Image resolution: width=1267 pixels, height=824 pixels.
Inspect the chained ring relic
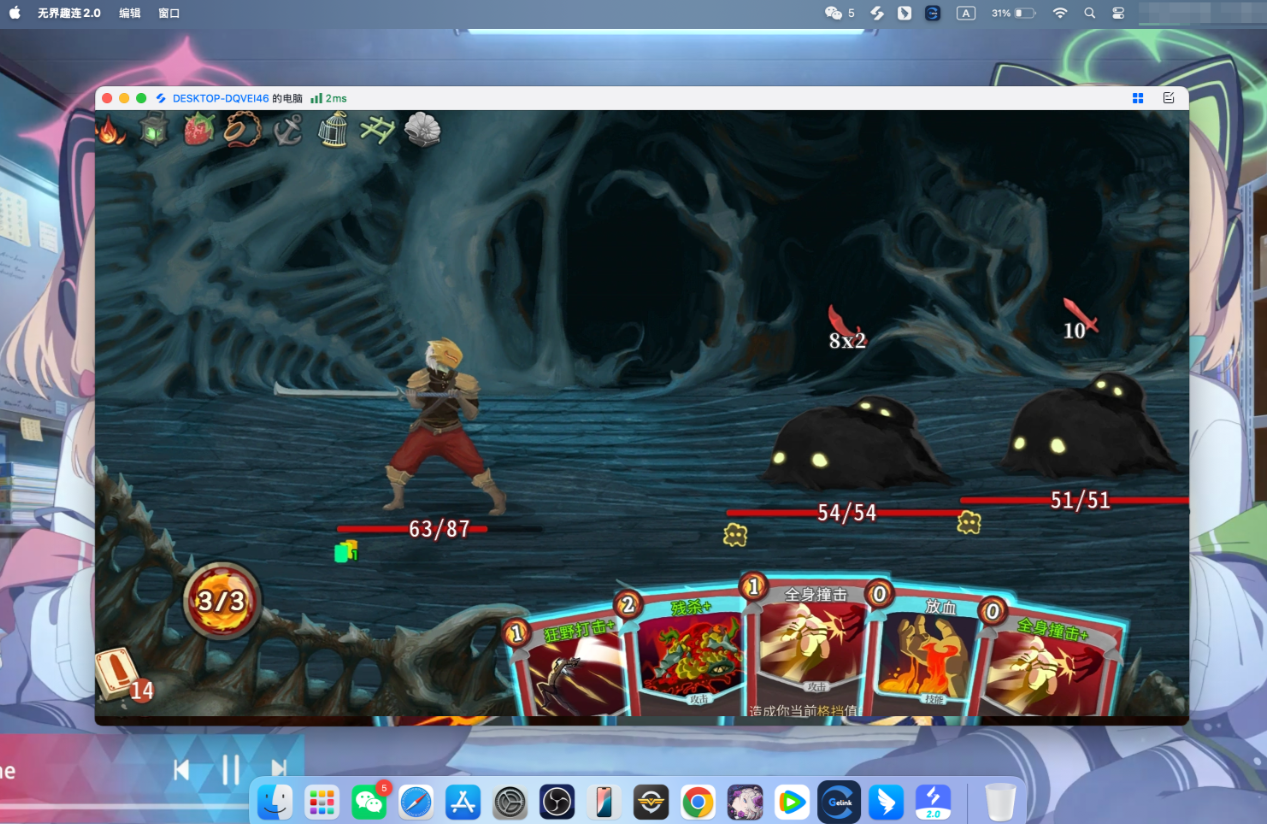pyautogui.click(x=243, y=130)
